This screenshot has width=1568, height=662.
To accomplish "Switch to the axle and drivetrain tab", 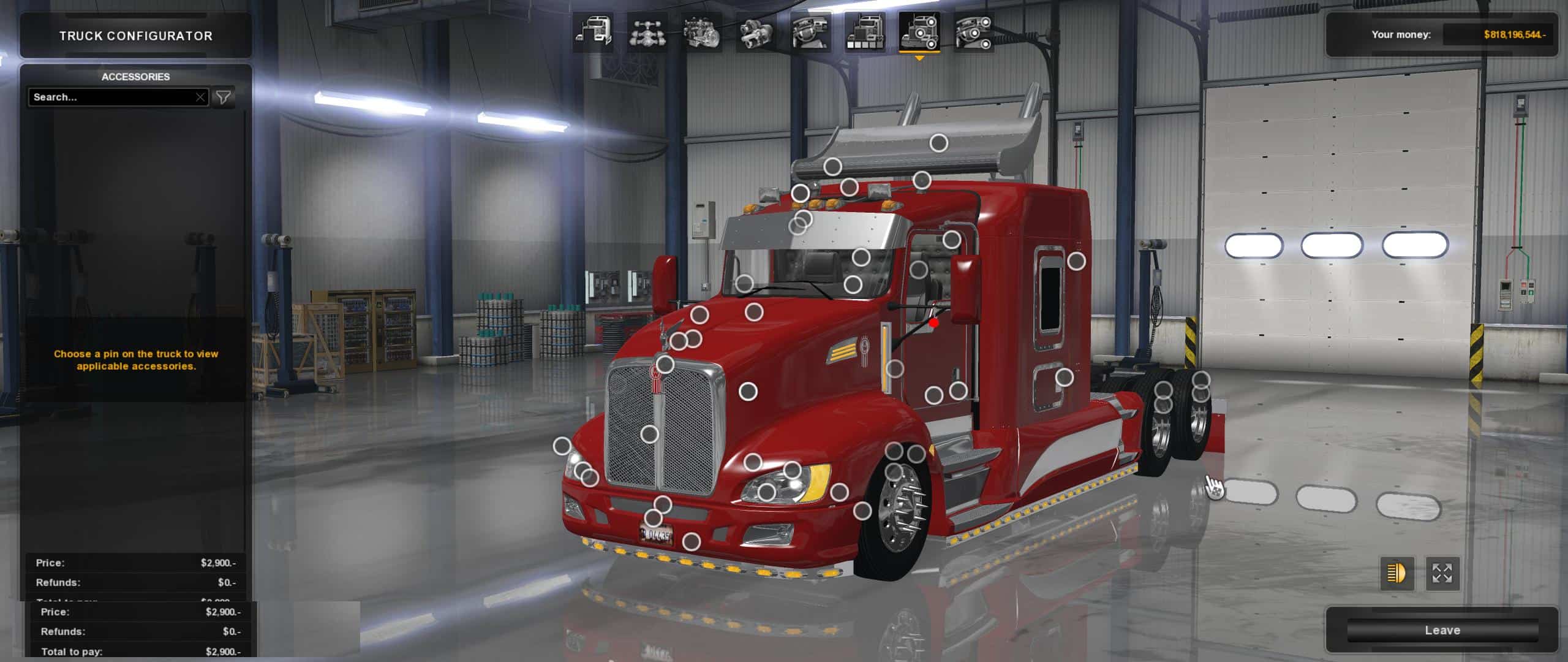I will (x=647, y=31).
